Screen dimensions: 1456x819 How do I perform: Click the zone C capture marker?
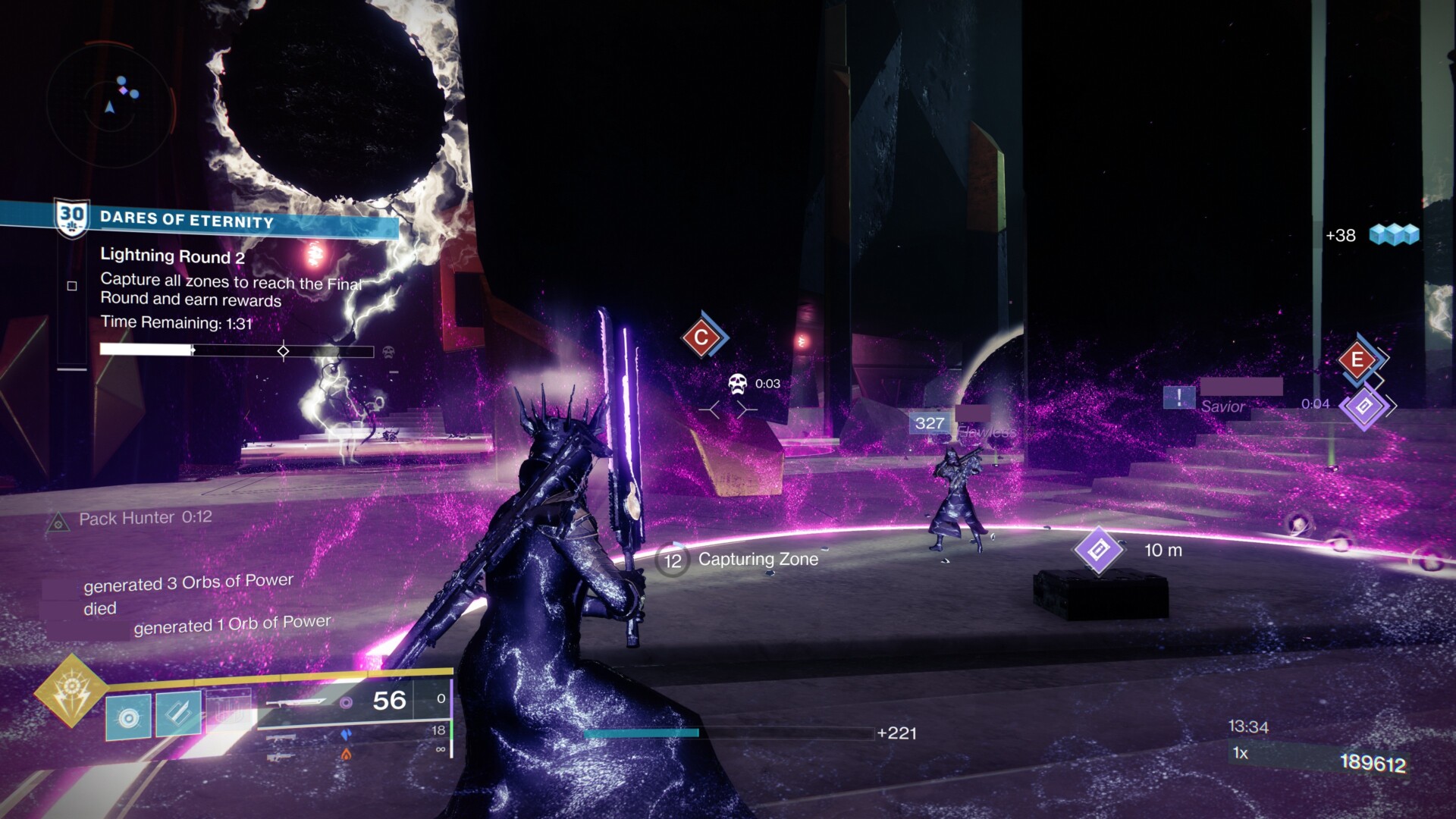click(x=701, y=337)
